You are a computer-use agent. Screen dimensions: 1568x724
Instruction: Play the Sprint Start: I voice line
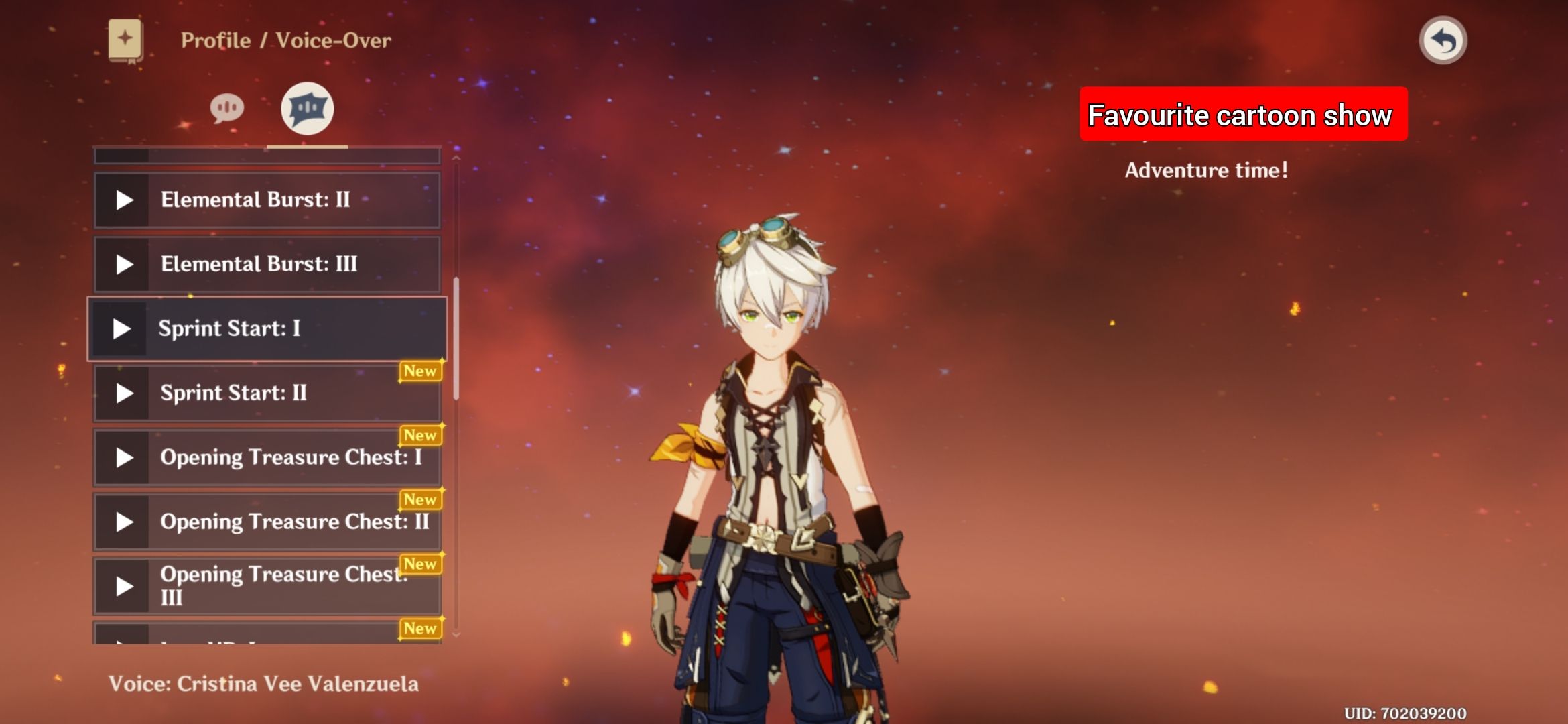123,328
